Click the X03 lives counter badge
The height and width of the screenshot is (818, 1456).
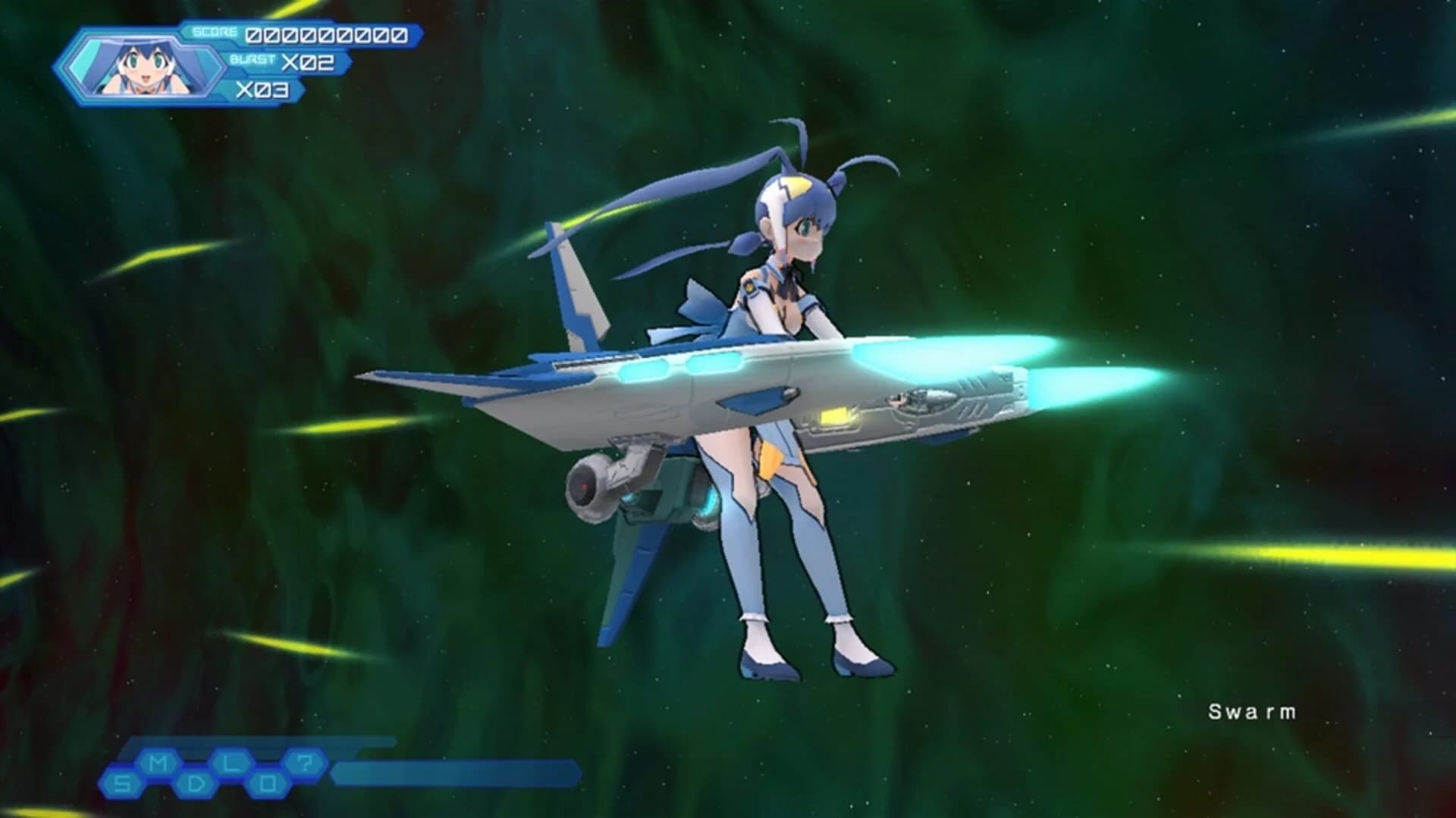coord(261,88)
